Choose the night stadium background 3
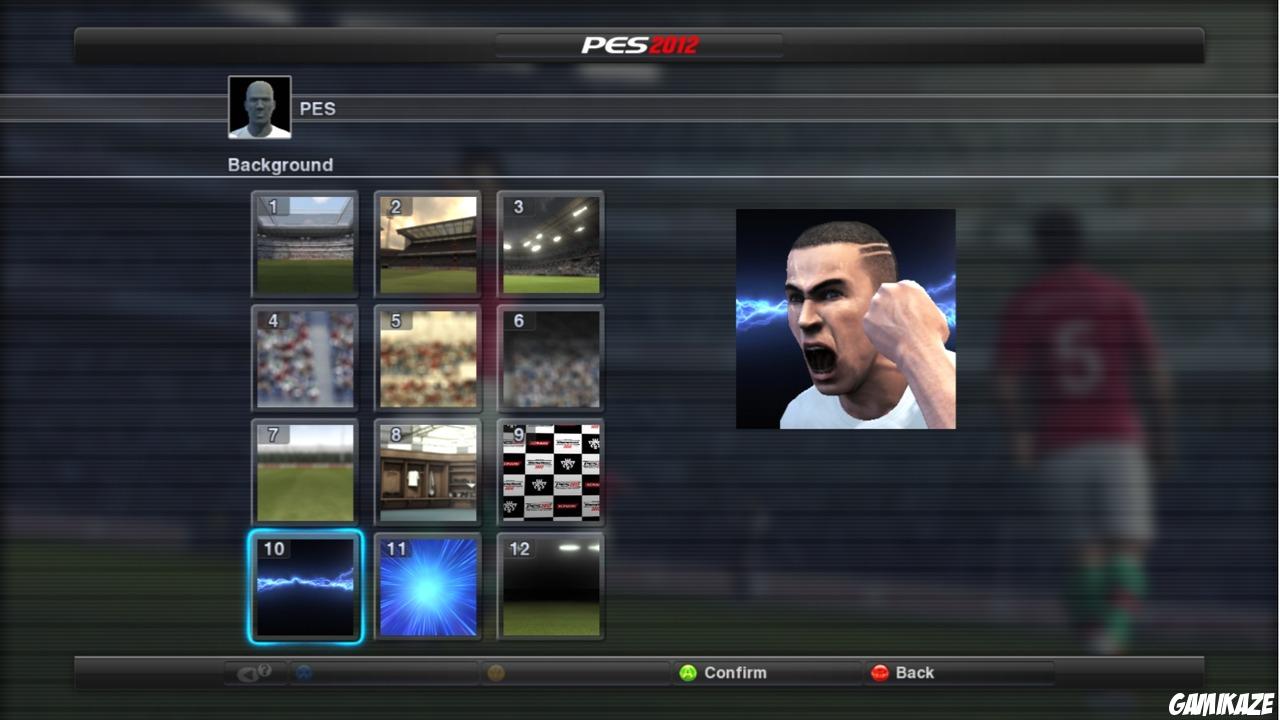The width and height of the screenshot is (1280, 720). click(x=550, y=245)
